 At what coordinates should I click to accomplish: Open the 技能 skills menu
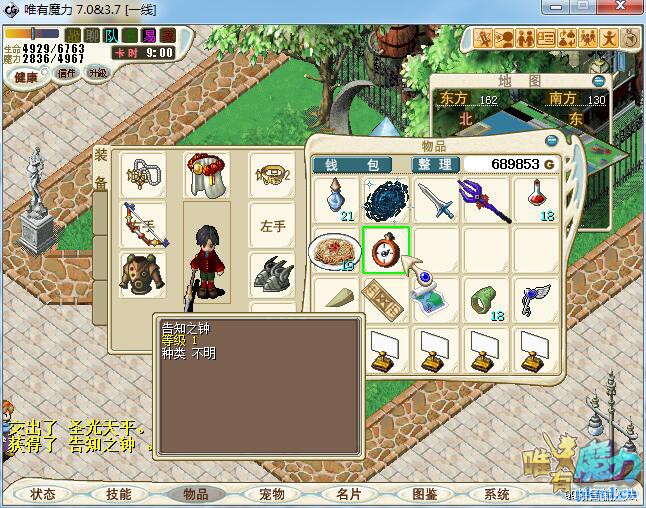(118, 494)
